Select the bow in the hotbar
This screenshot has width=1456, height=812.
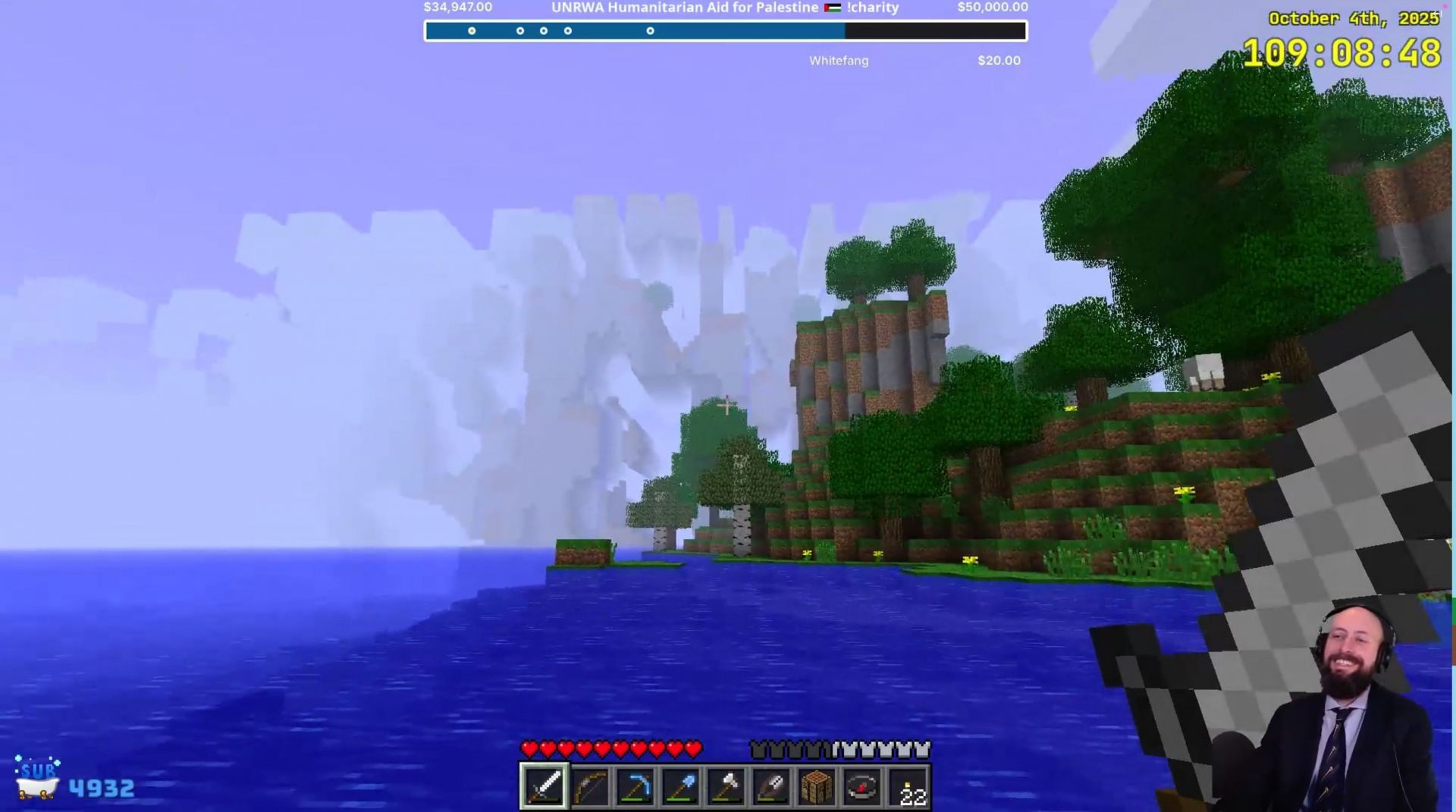(589, 786)
